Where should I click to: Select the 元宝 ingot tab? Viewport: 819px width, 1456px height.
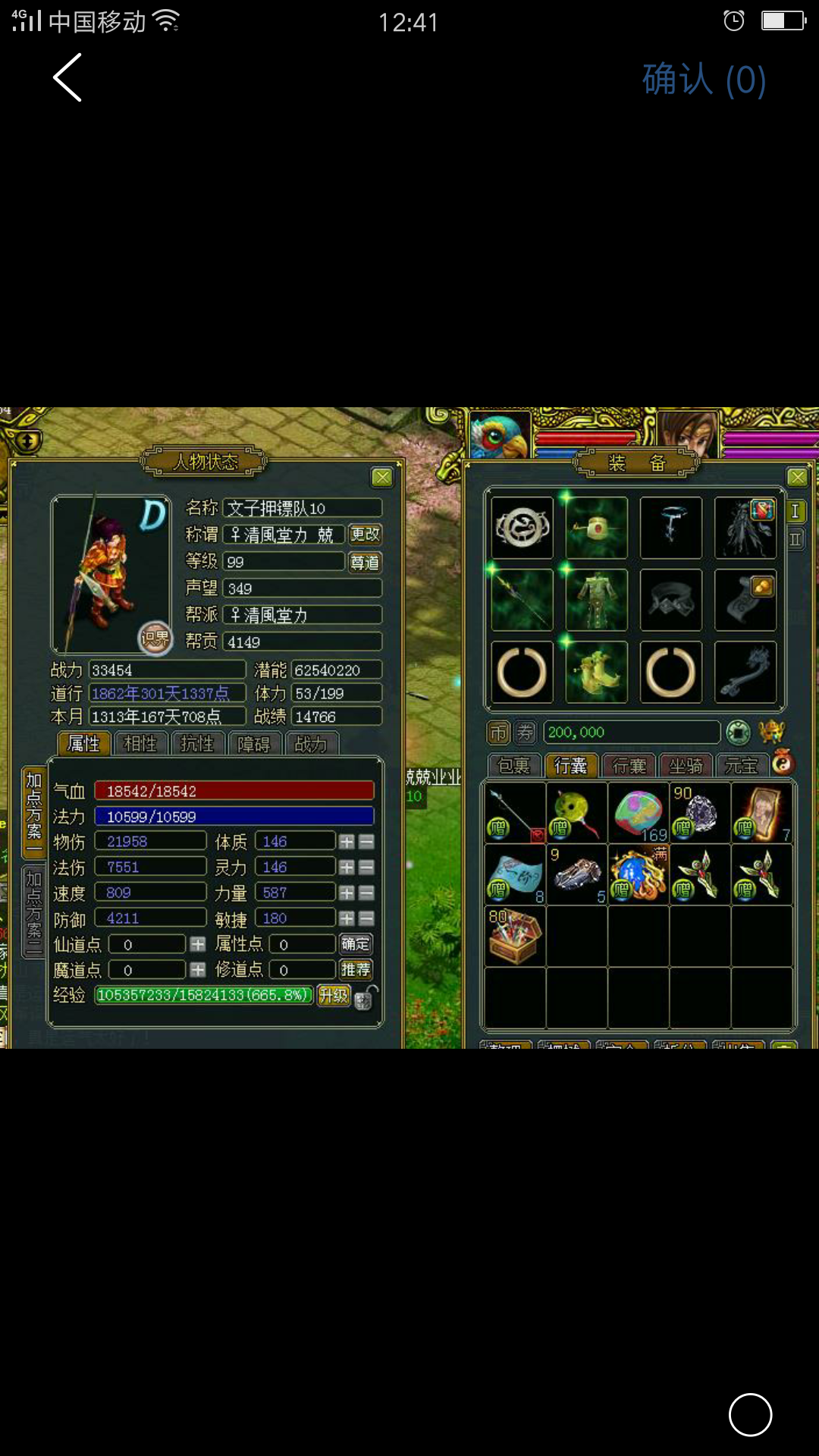(742, 766)
